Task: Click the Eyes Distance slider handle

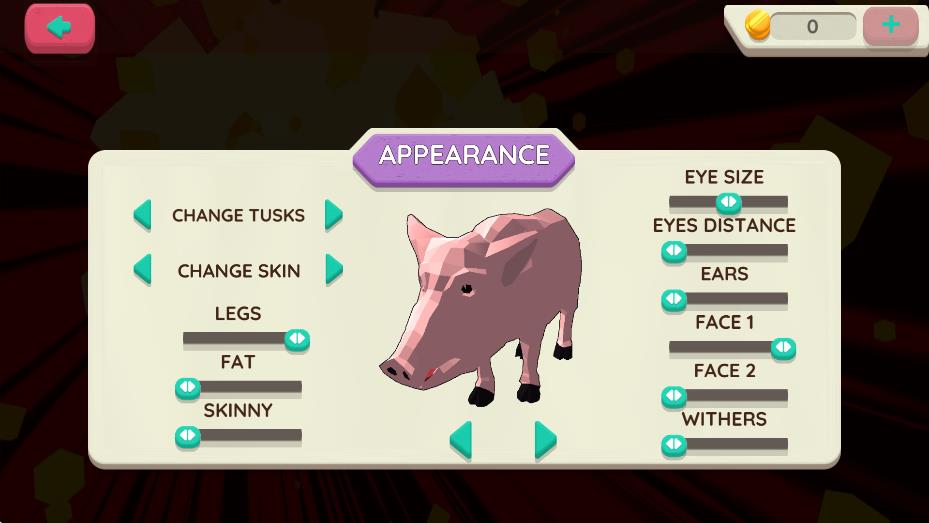Action: 674,251
